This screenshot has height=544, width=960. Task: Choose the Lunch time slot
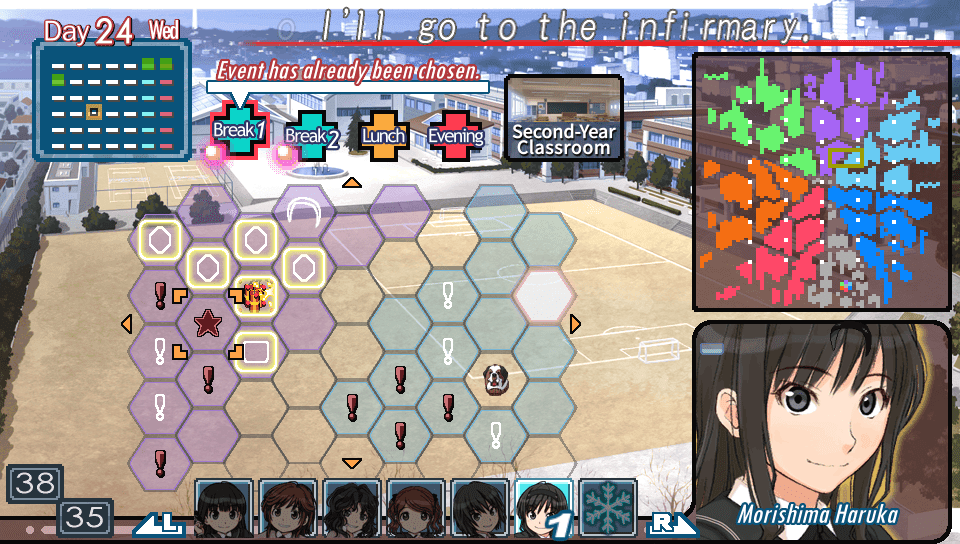(x=384, y=135)
